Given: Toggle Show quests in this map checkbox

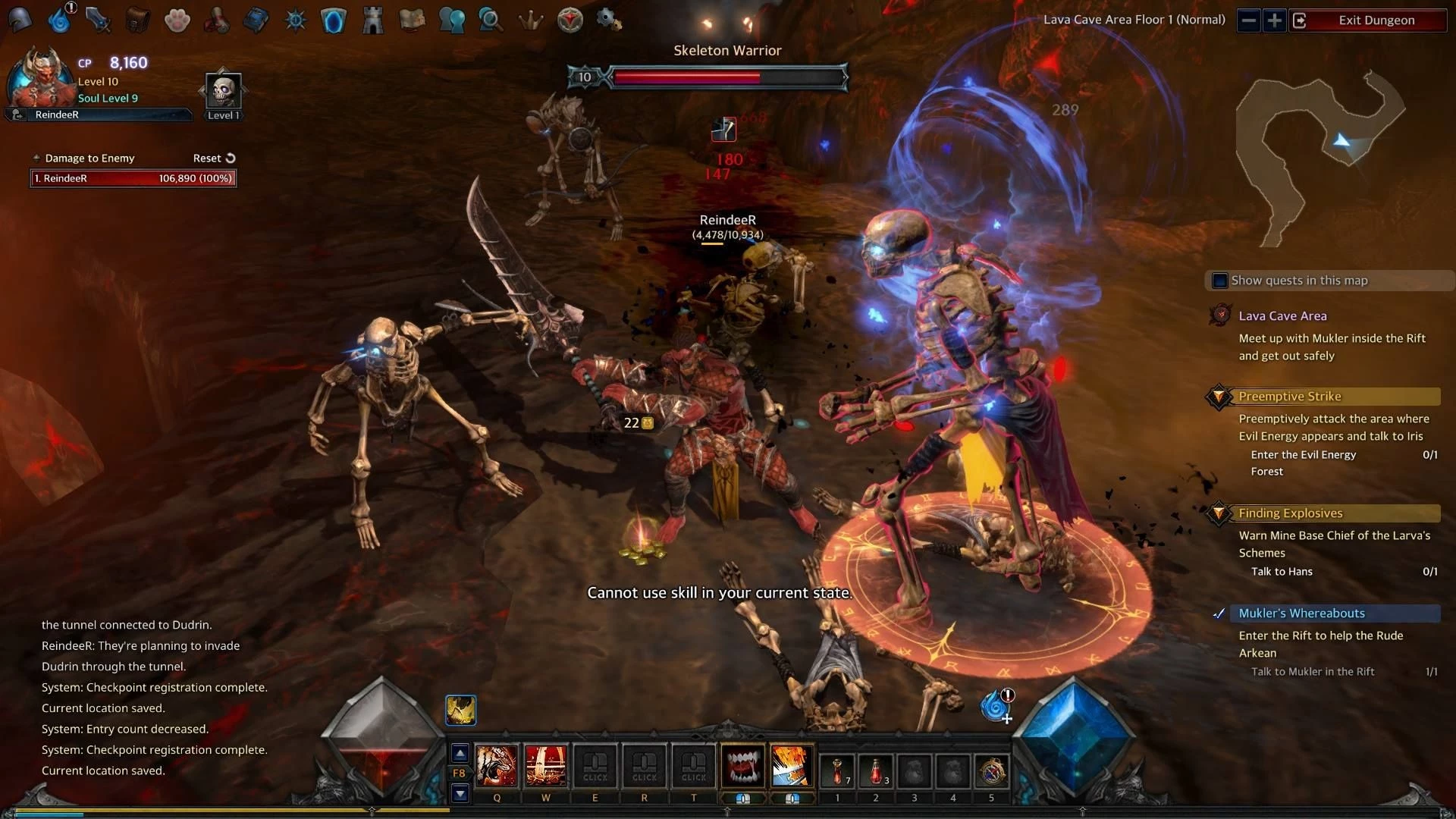Looking at the screenshot, I should point(1220,281).
